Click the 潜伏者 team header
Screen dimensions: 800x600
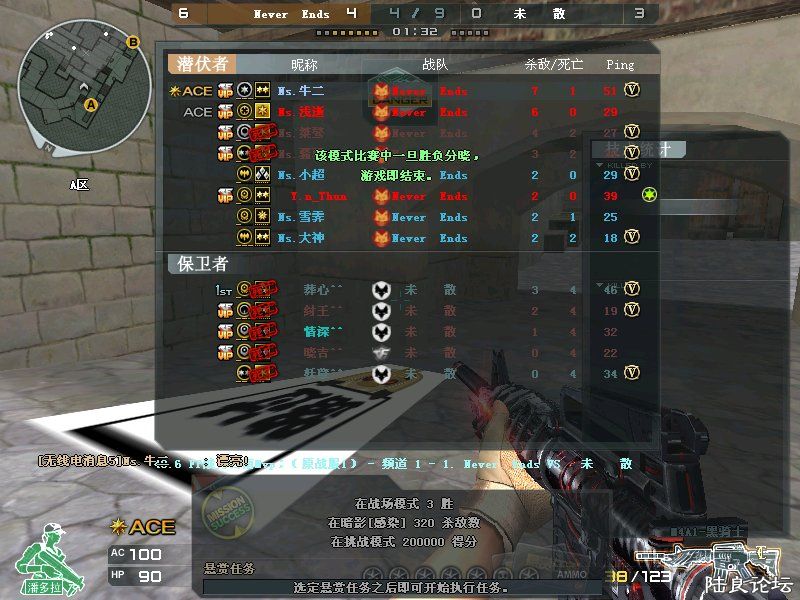point(203,64)
